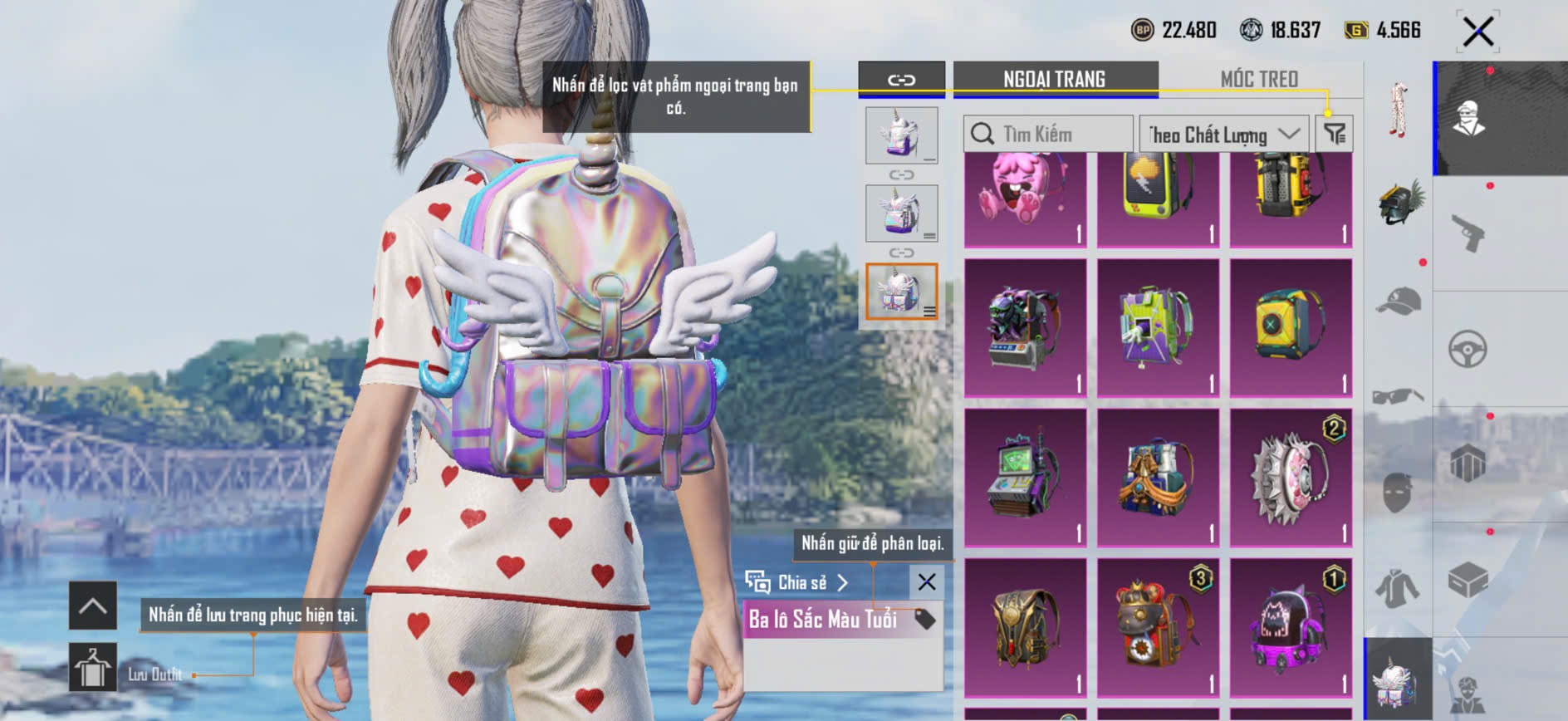Open the glasses category

tap(1399, 396)
